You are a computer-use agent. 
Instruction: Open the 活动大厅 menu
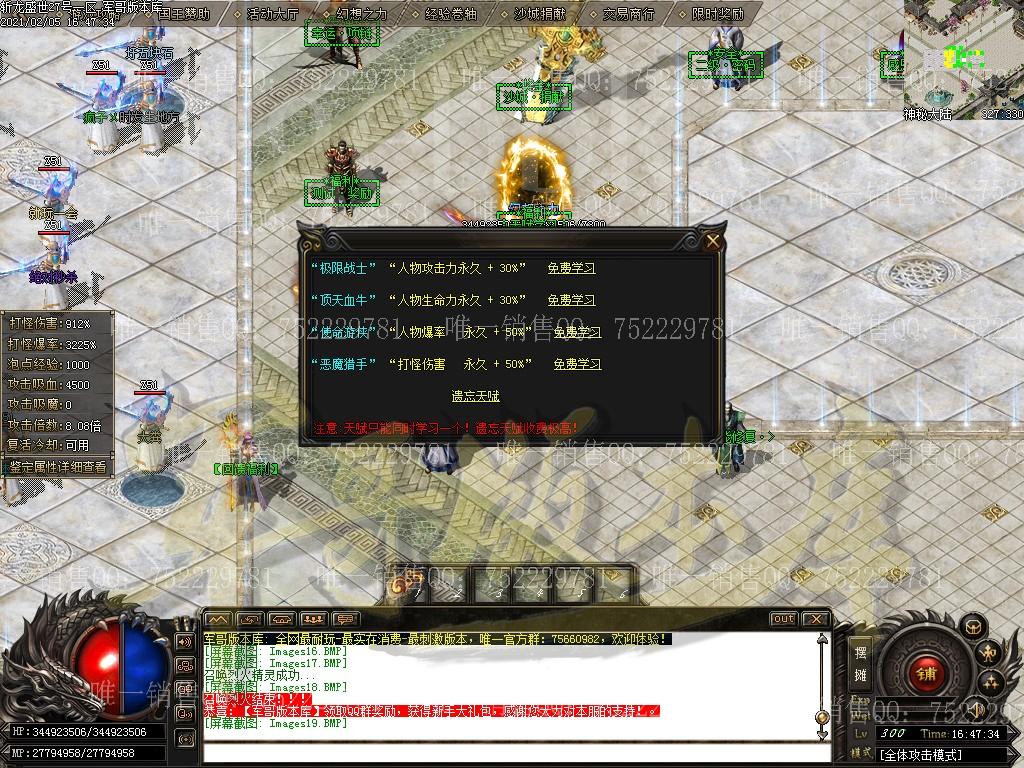click(x=272, y=14)
